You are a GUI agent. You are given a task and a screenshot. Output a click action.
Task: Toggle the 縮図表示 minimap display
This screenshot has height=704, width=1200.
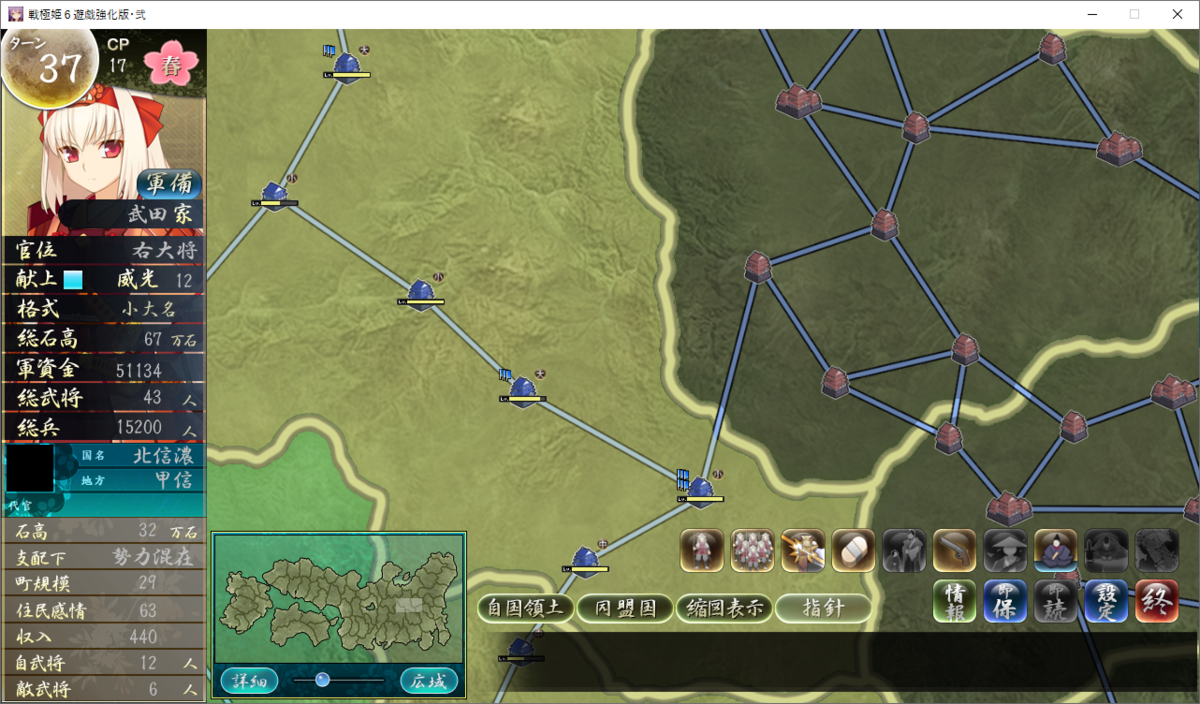point(725,608)
